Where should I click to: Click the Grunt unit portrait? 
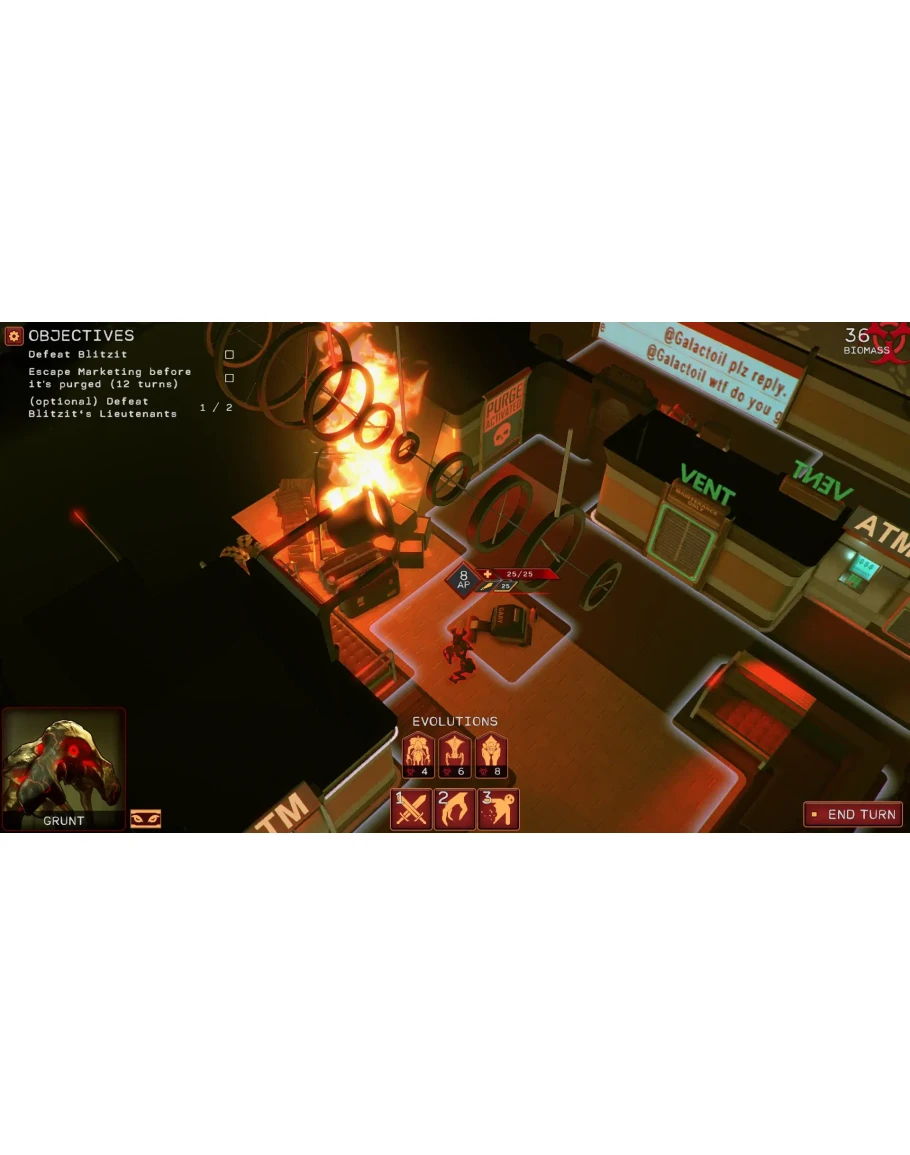pos(64,767)
